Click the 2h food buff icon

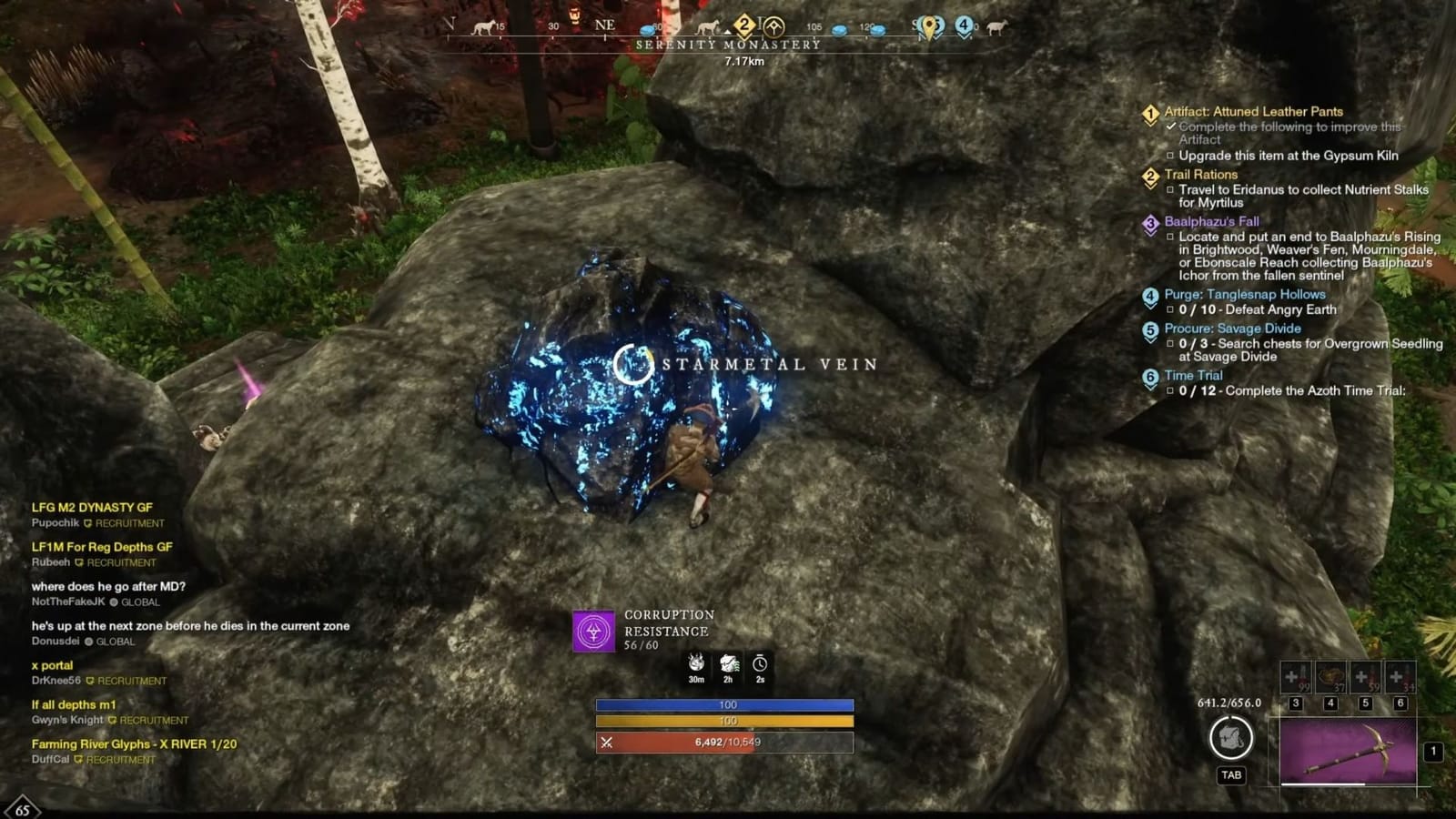coord(728,662)
